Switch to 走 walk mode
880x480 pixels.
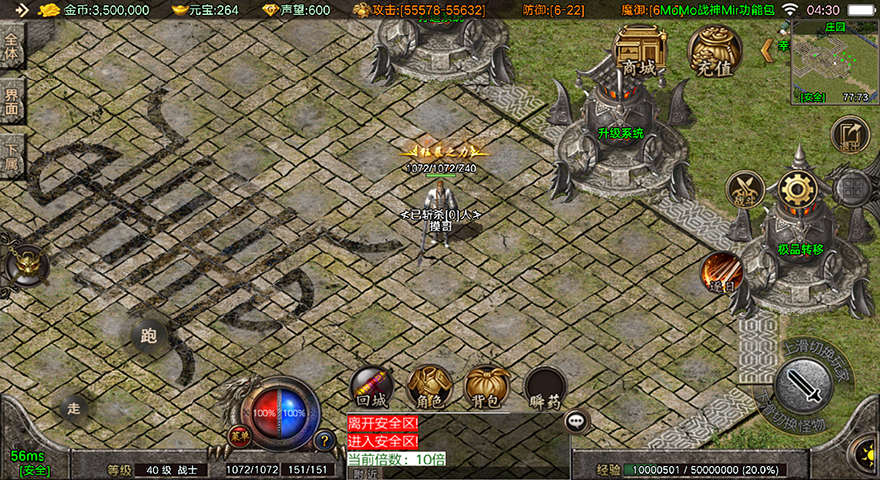tap(73, 407)
